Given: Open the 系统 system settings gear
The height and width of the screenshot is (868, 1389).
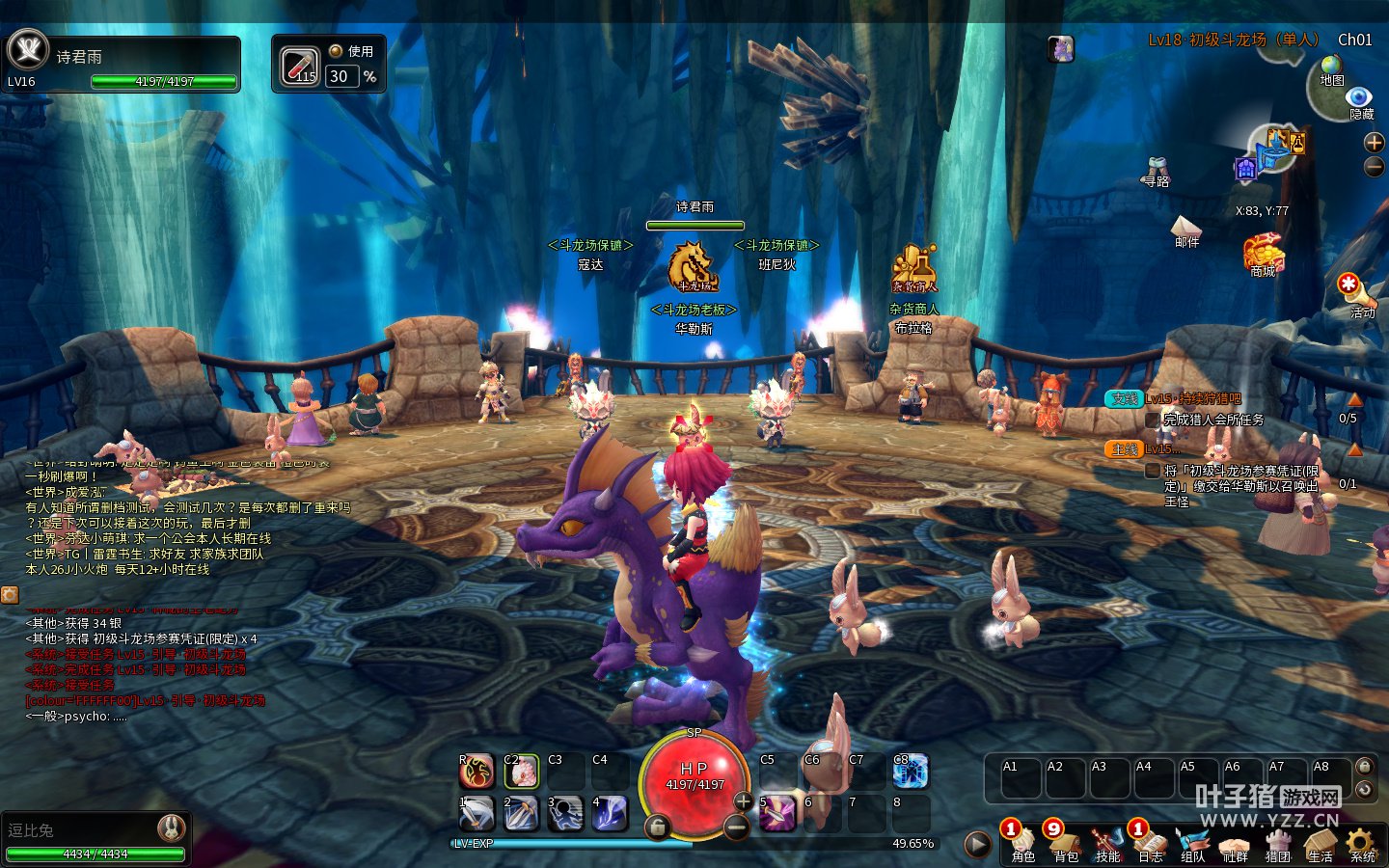Looking at the screenshot, I should 1362,842.
